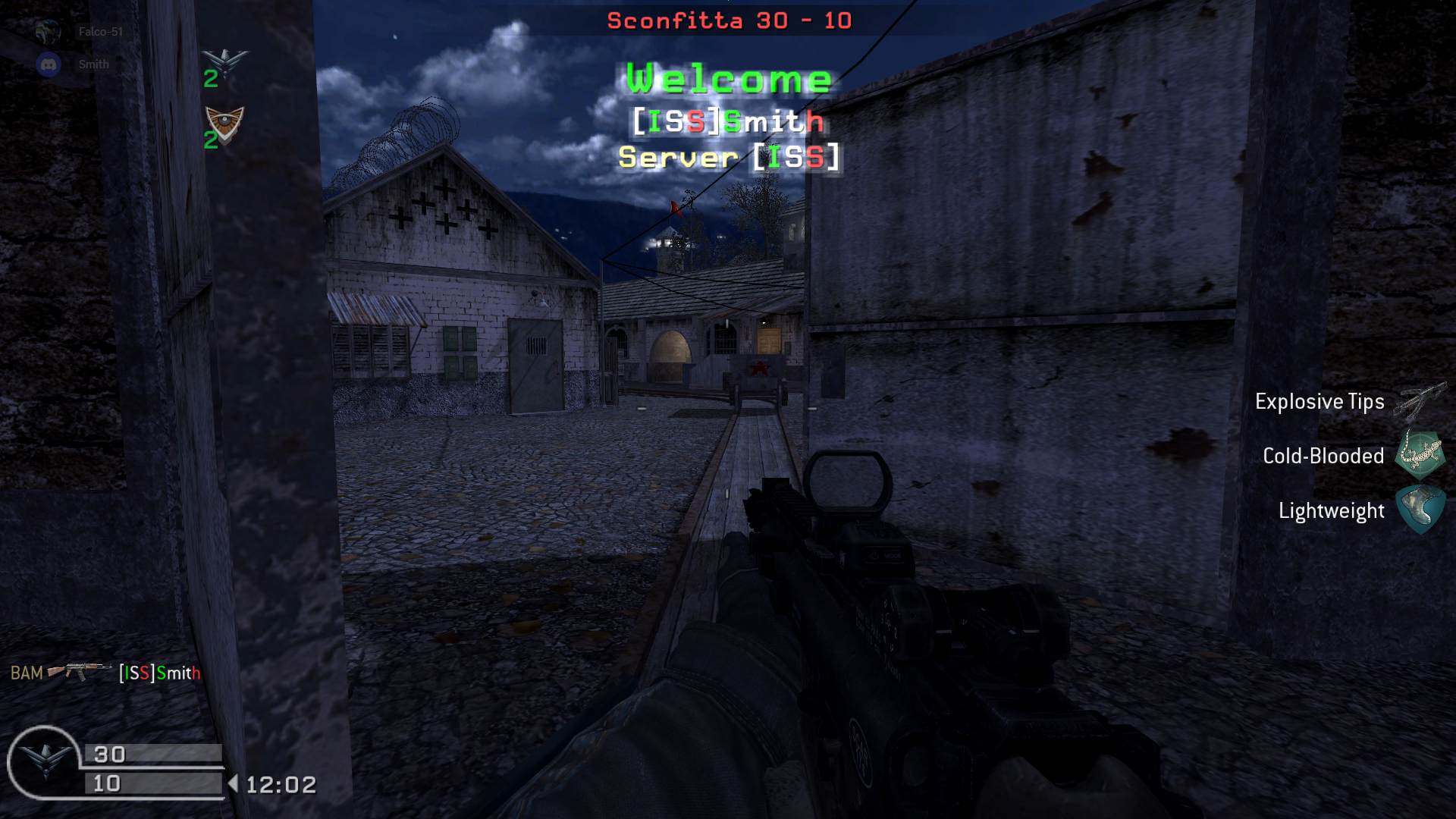Image resolution: width=1456 pixels, height=819 pixels.
Task: Click the team faction emblem by the score
Action: click(x=44, y=761)
